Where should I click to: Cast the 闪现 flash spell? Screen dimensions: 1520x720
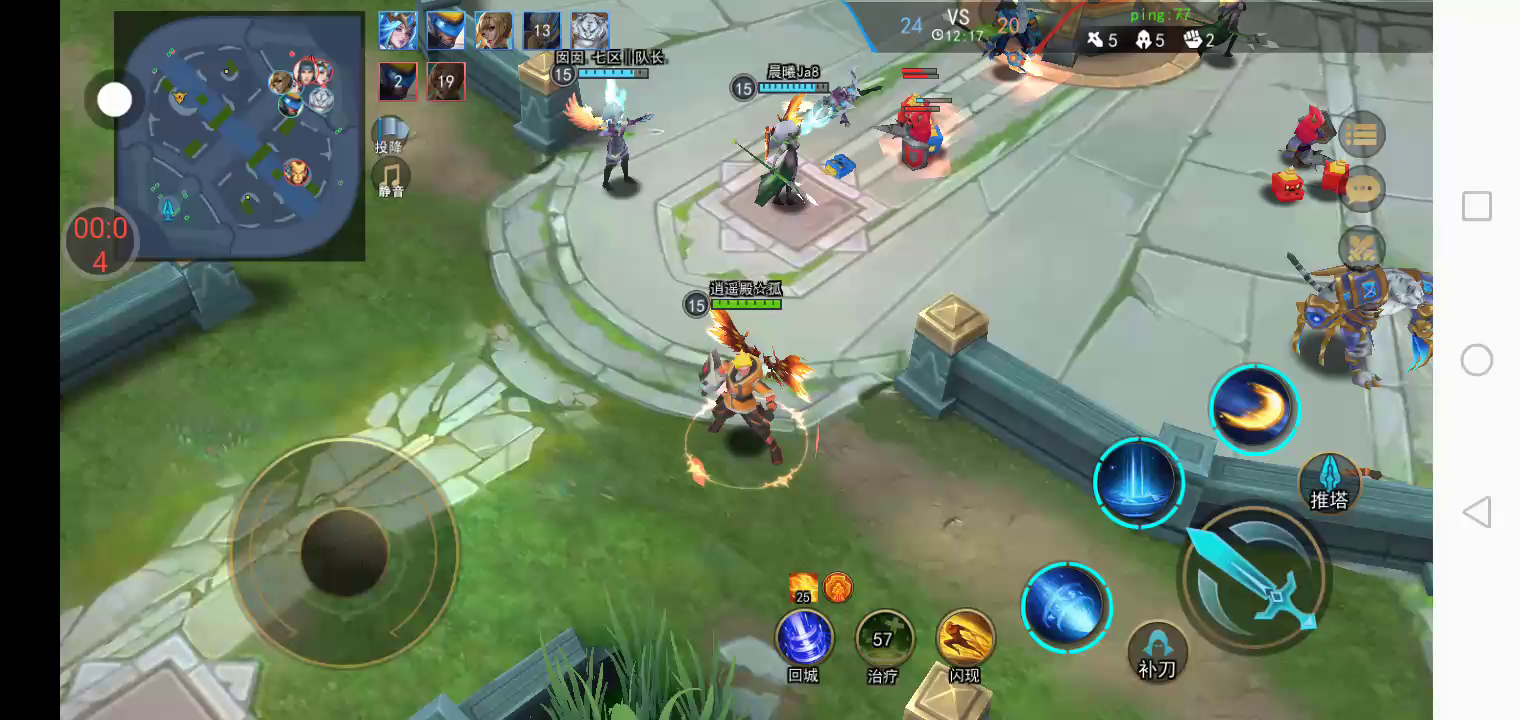tap(965, 638)
